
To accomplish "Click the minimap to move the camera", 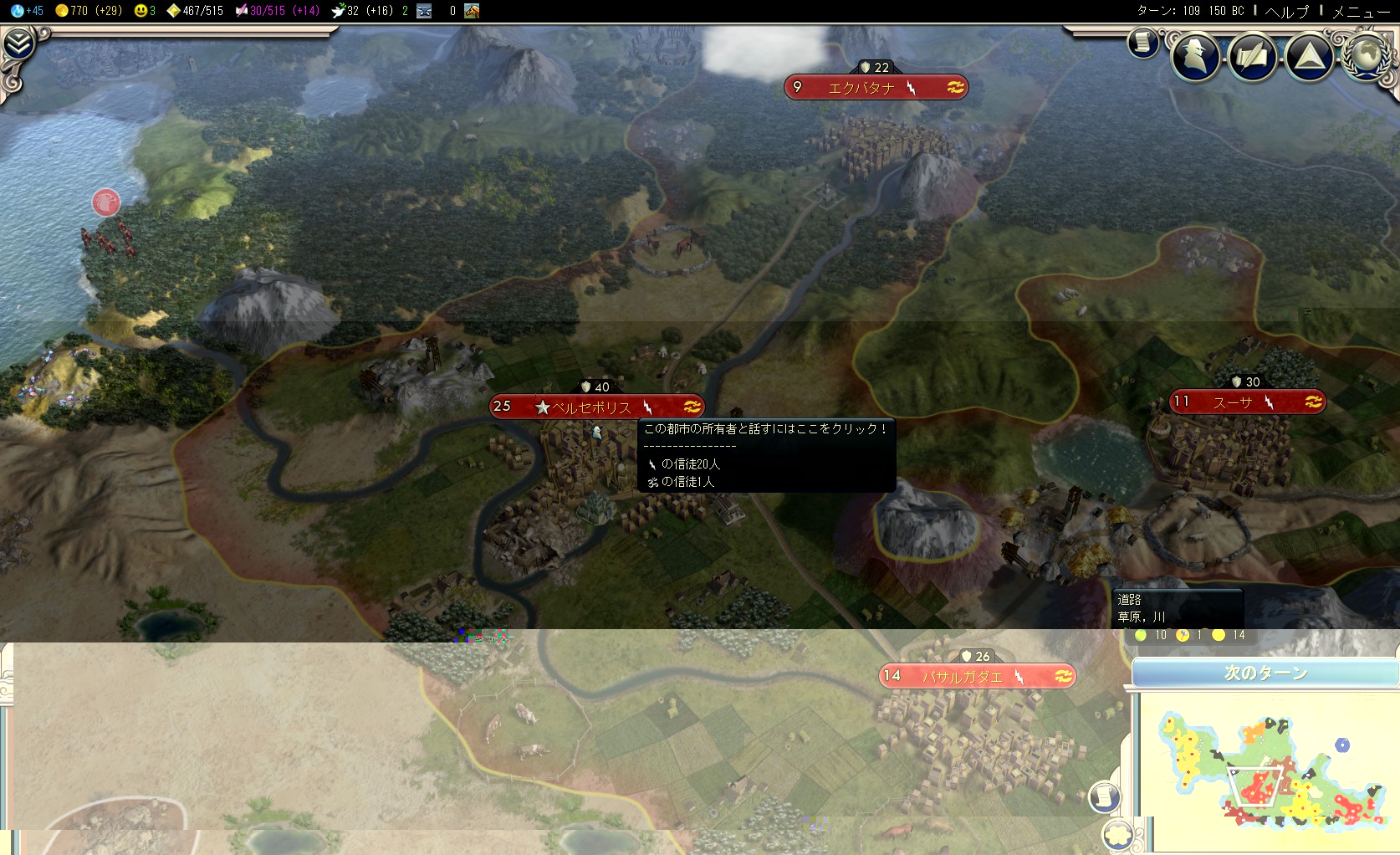I will click(1265, 770).
